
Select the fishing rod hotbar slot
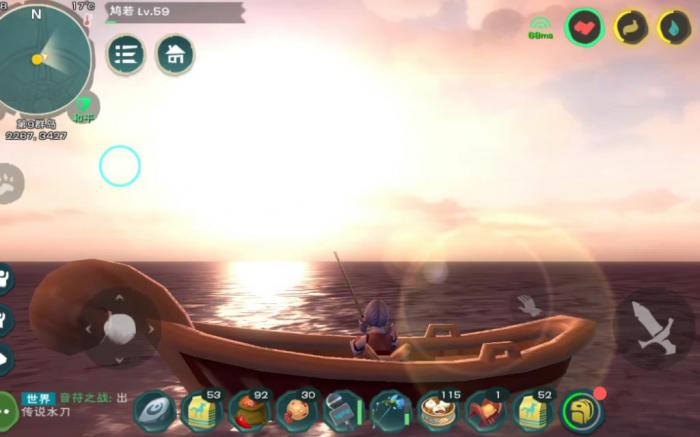click(391, 411)
